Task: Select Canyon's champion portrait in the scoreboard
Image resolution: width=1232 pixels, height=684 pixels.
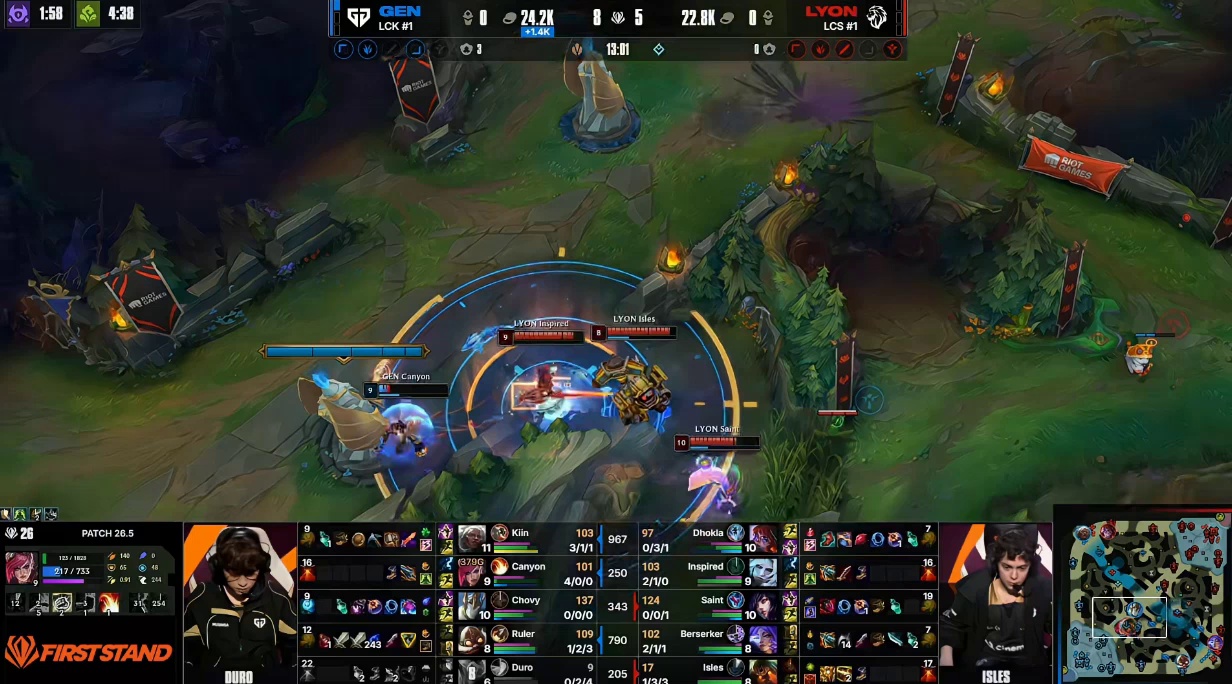Action: pyautogui.click(x=472, y=572)
